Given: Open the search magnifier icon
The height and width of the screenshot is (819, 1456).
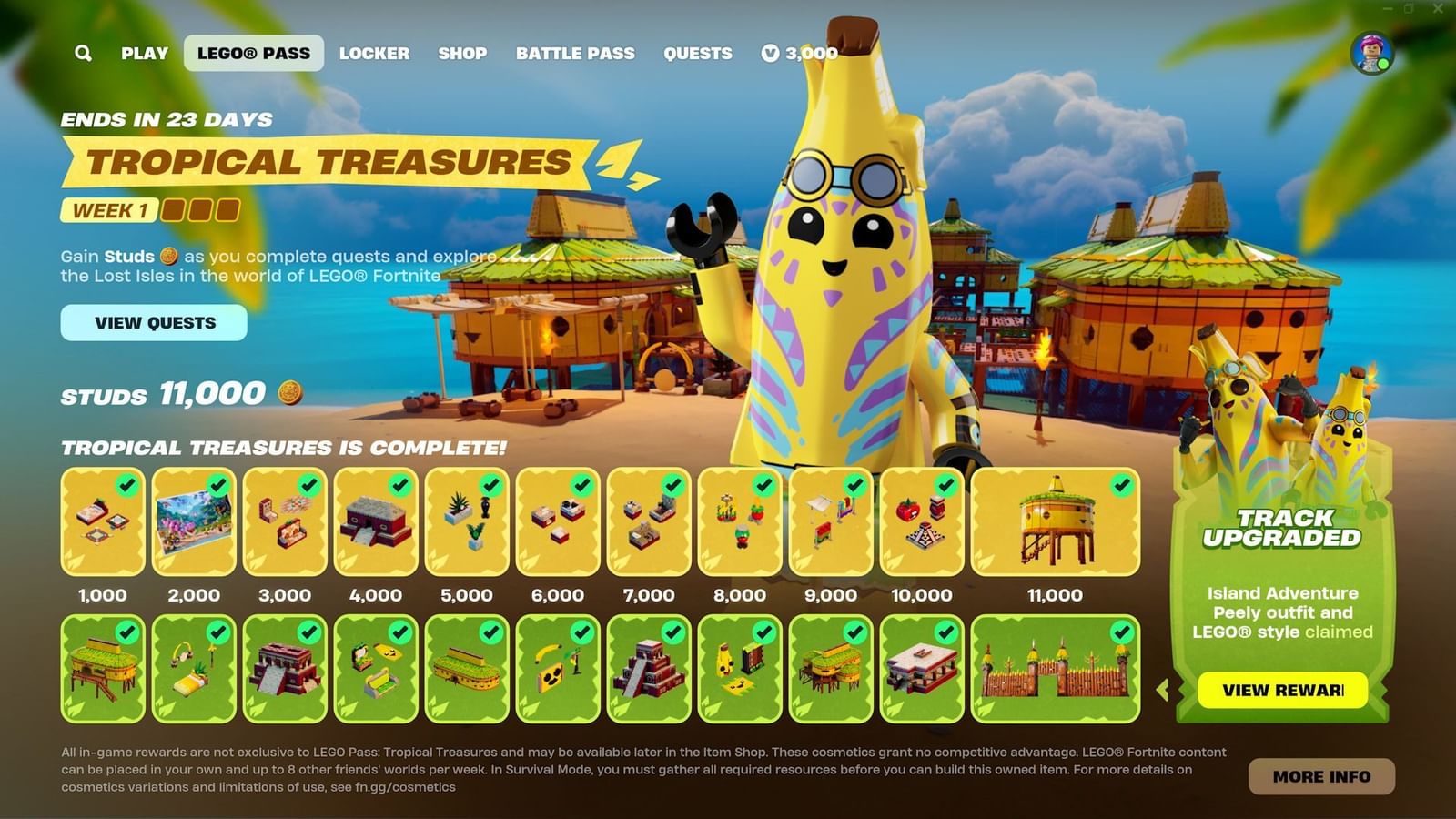Looking at the screenshot, I should pyautogui.click(x=84, y=54).
